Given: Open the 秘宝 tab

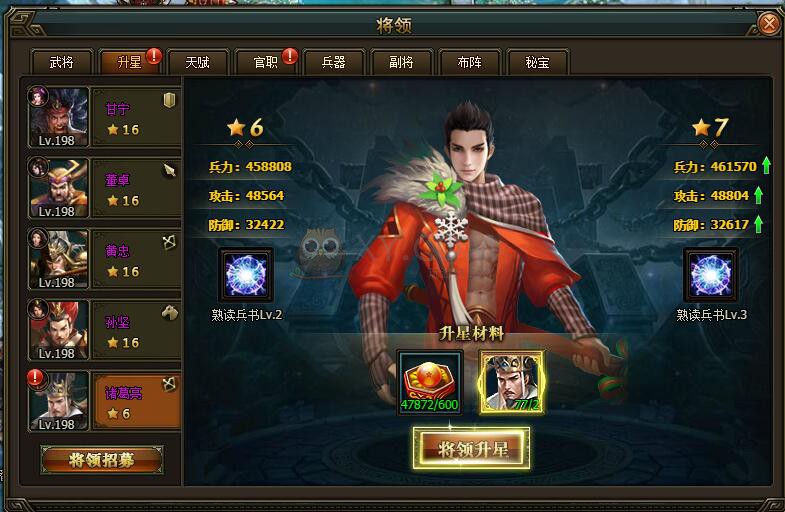Looking at the screenshot, I should point(537,62).
